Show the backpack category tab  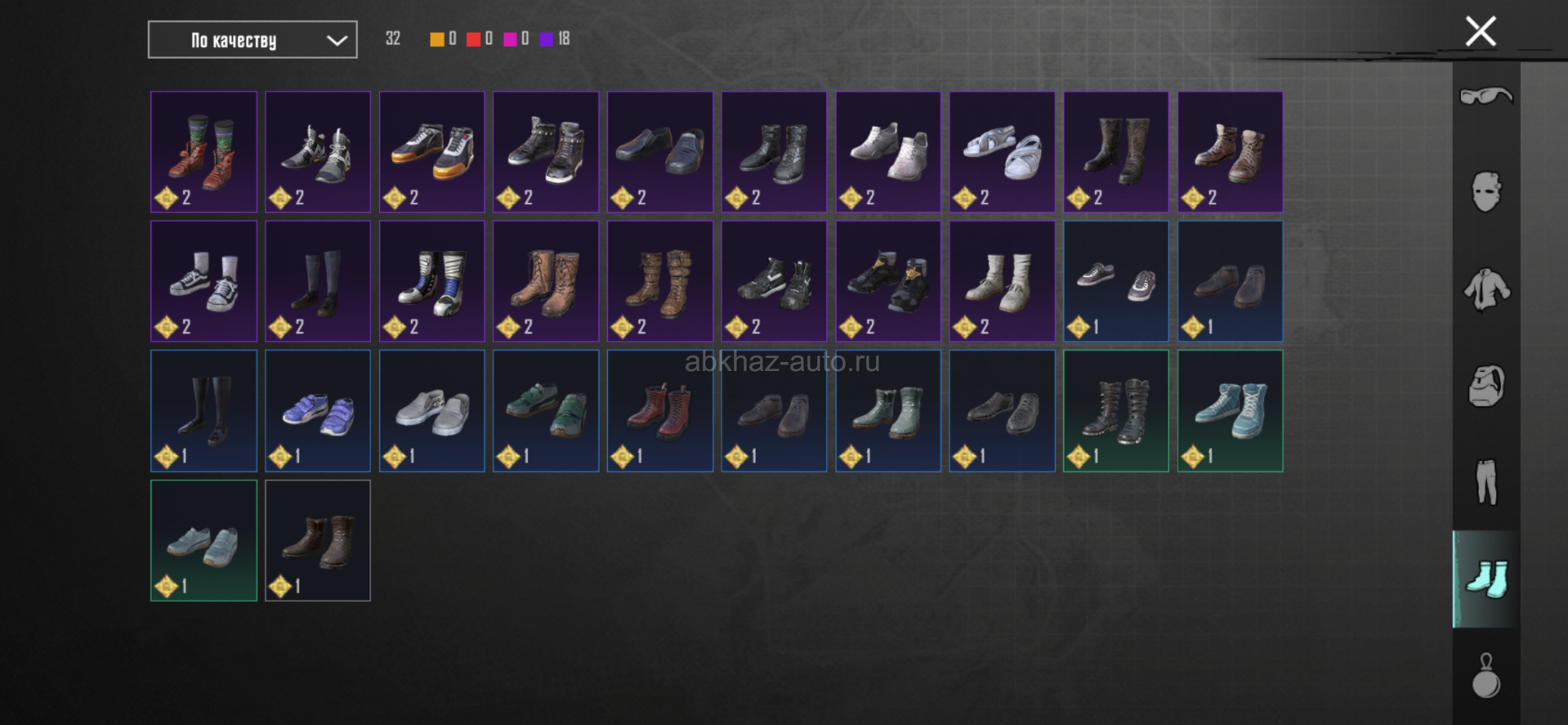[1486, 386]
